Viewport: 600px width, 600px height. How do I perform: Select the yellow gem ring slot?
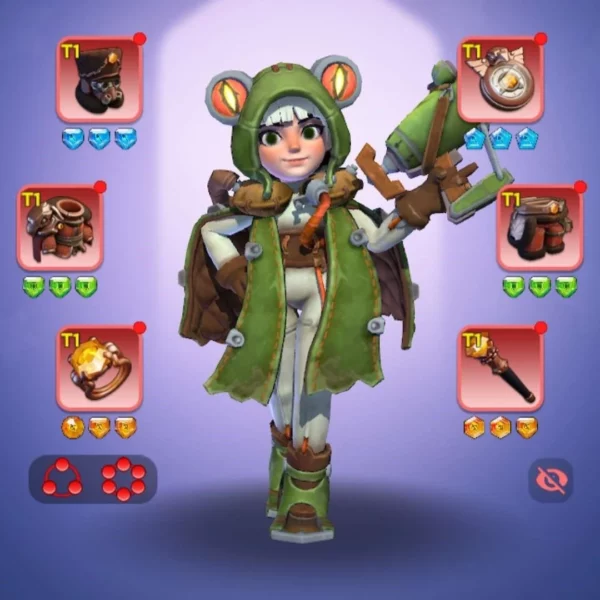point(99,368)
